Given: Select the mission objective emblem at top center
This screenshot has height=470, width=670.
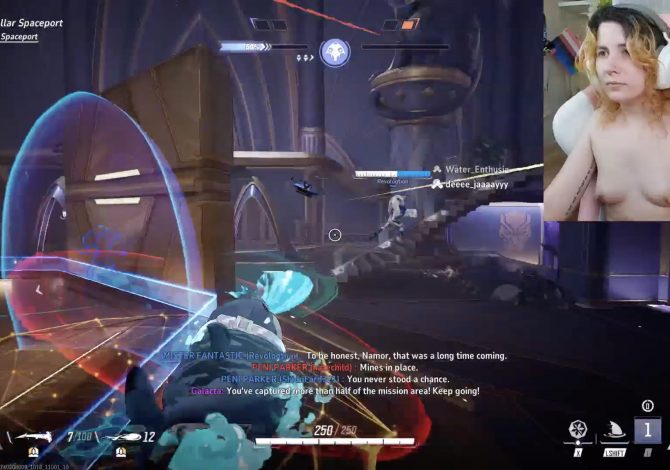Looking at the screenshot, I should click(335, 50).
